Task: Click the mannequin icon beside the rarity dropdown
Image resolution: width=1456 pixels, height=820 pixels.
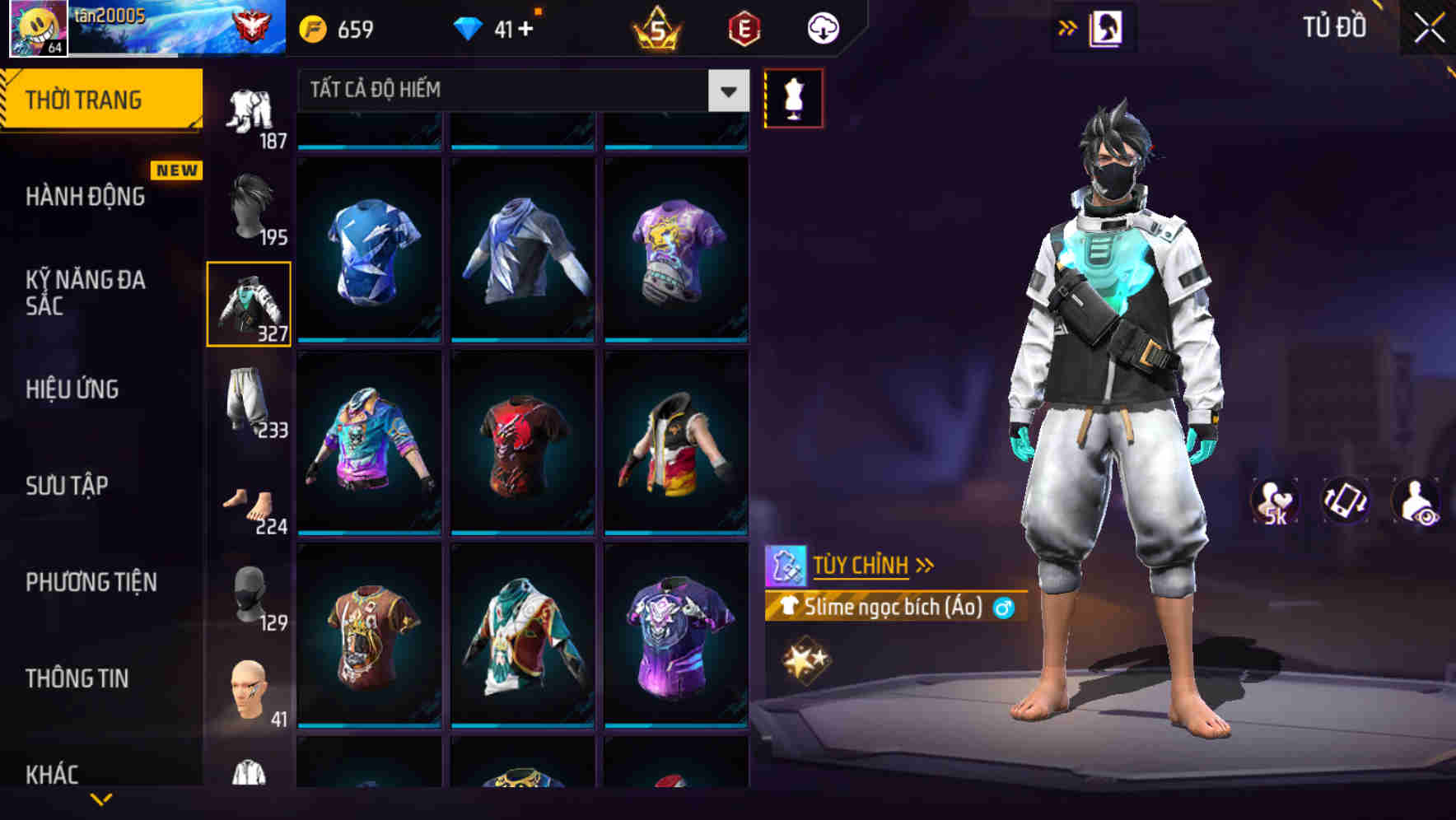Action: point(795,97)
